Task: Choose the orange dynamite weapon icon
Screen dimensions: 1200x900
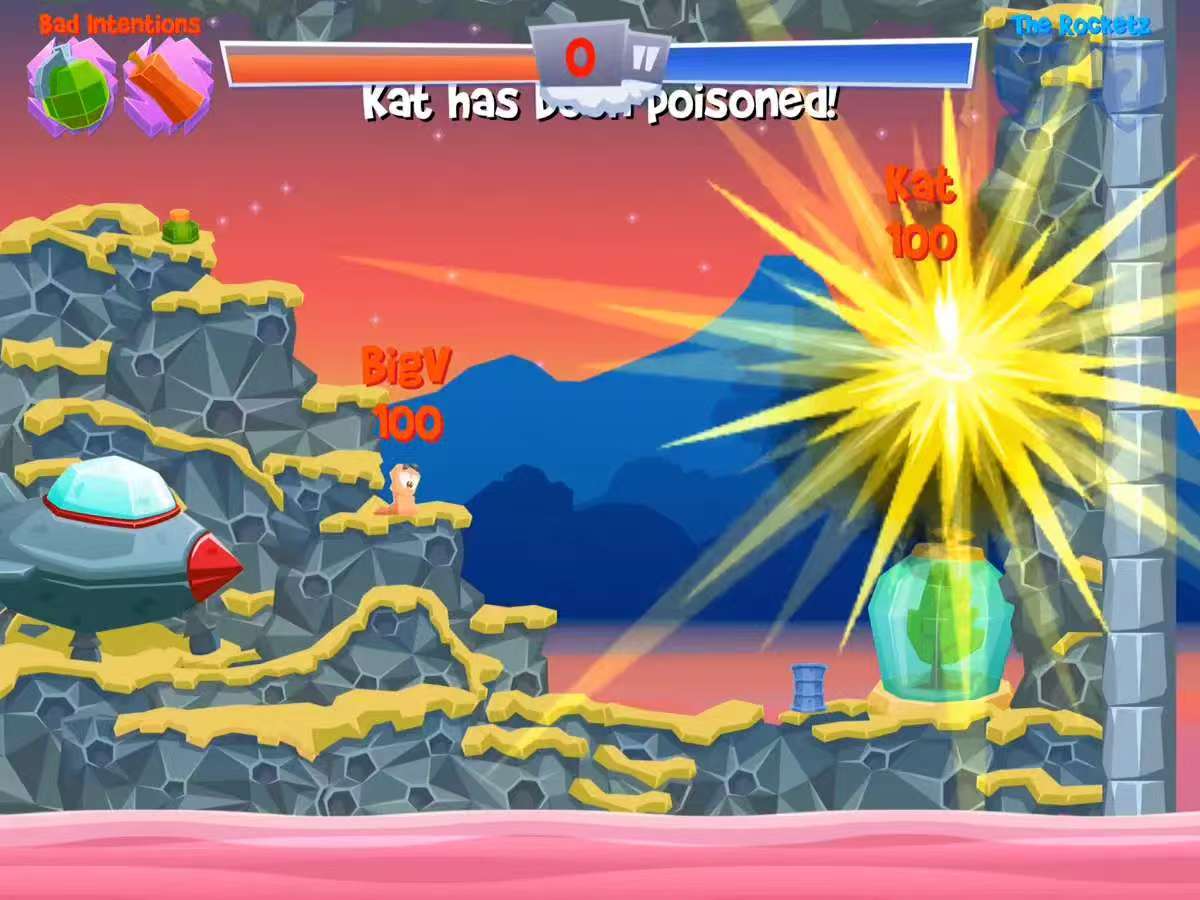Action: click(166, 87)
